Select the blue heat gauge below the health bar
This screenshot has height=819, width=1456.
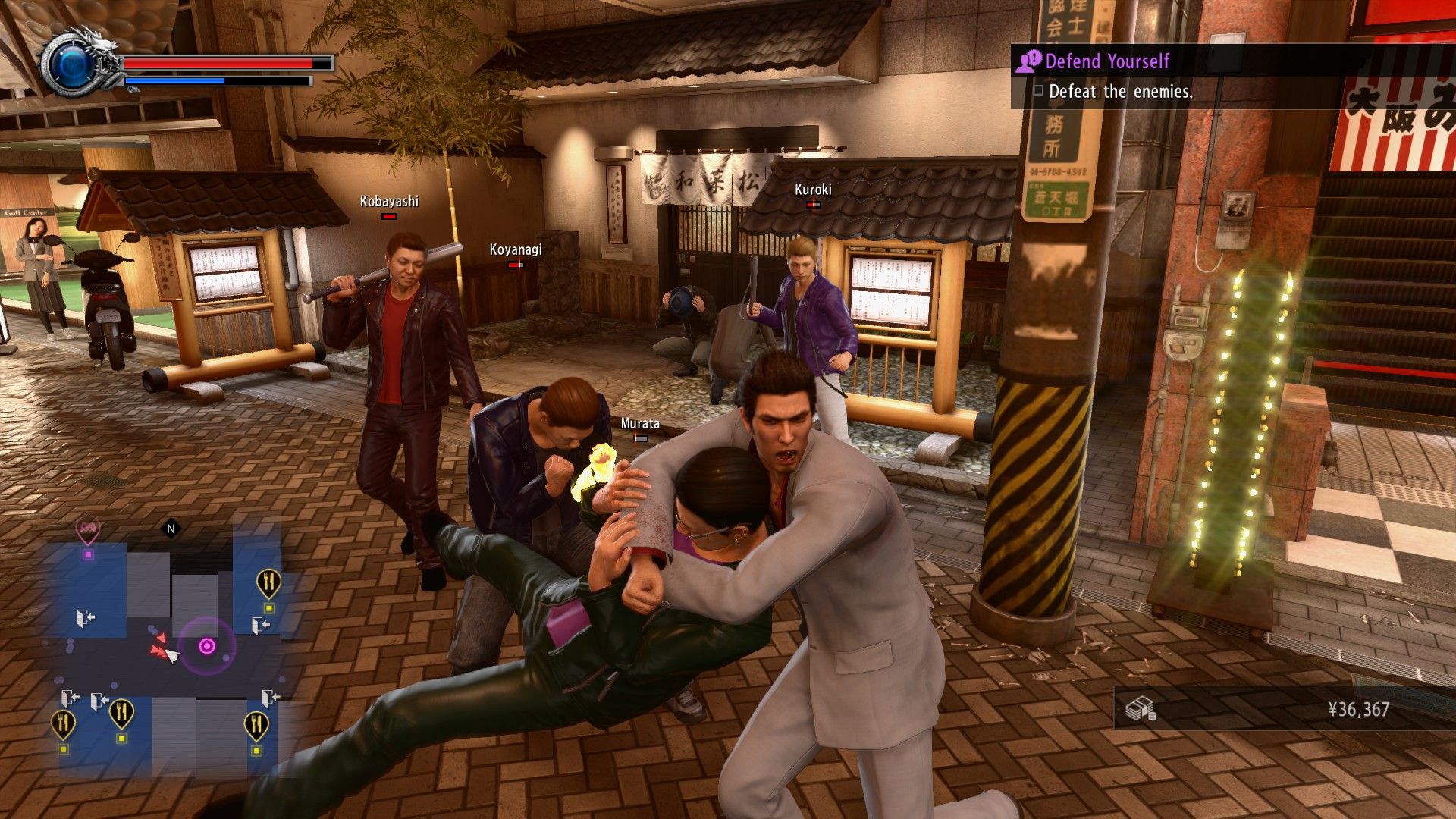(176, 81)
